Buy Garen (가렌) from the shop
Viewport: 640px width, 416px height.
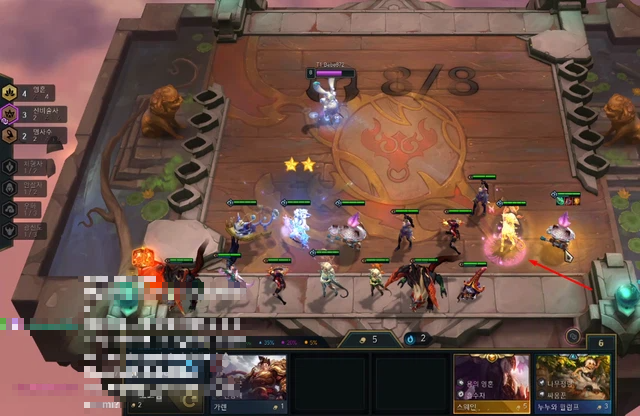point(247,382)
